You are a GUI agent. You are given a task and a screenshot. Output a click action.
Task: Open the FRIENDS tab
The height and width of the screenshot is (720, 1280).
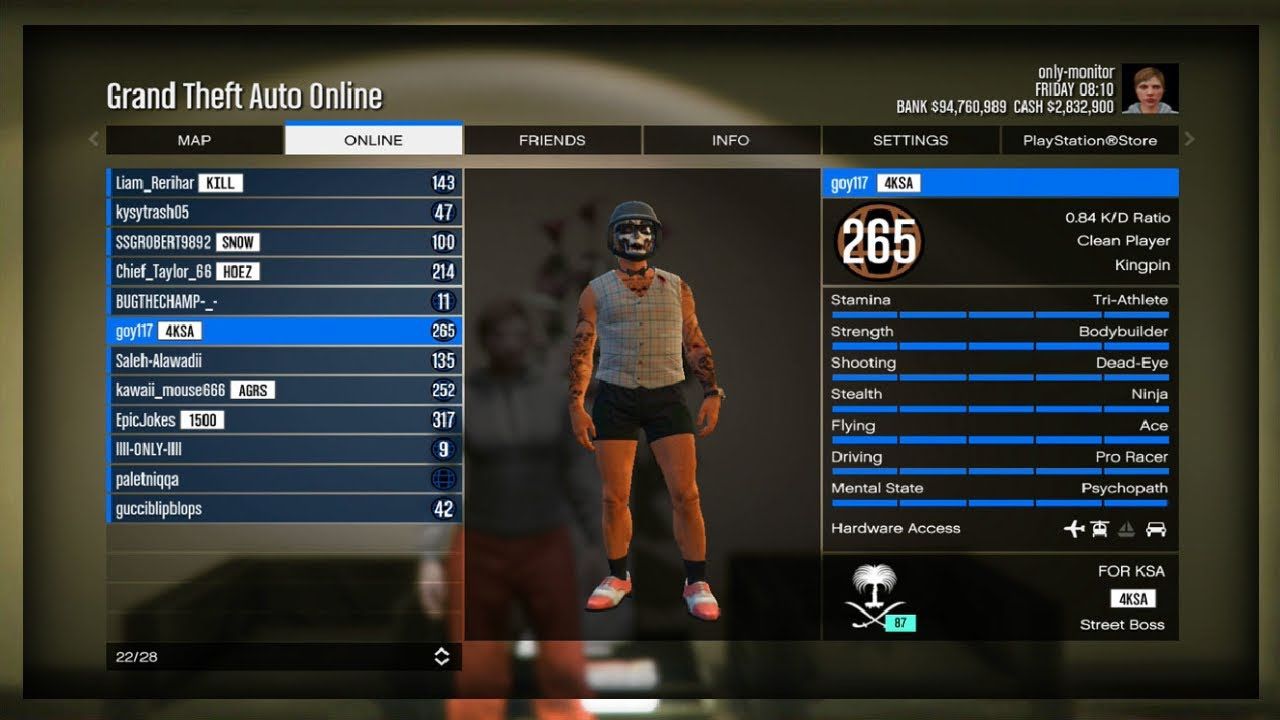[552, 140]
